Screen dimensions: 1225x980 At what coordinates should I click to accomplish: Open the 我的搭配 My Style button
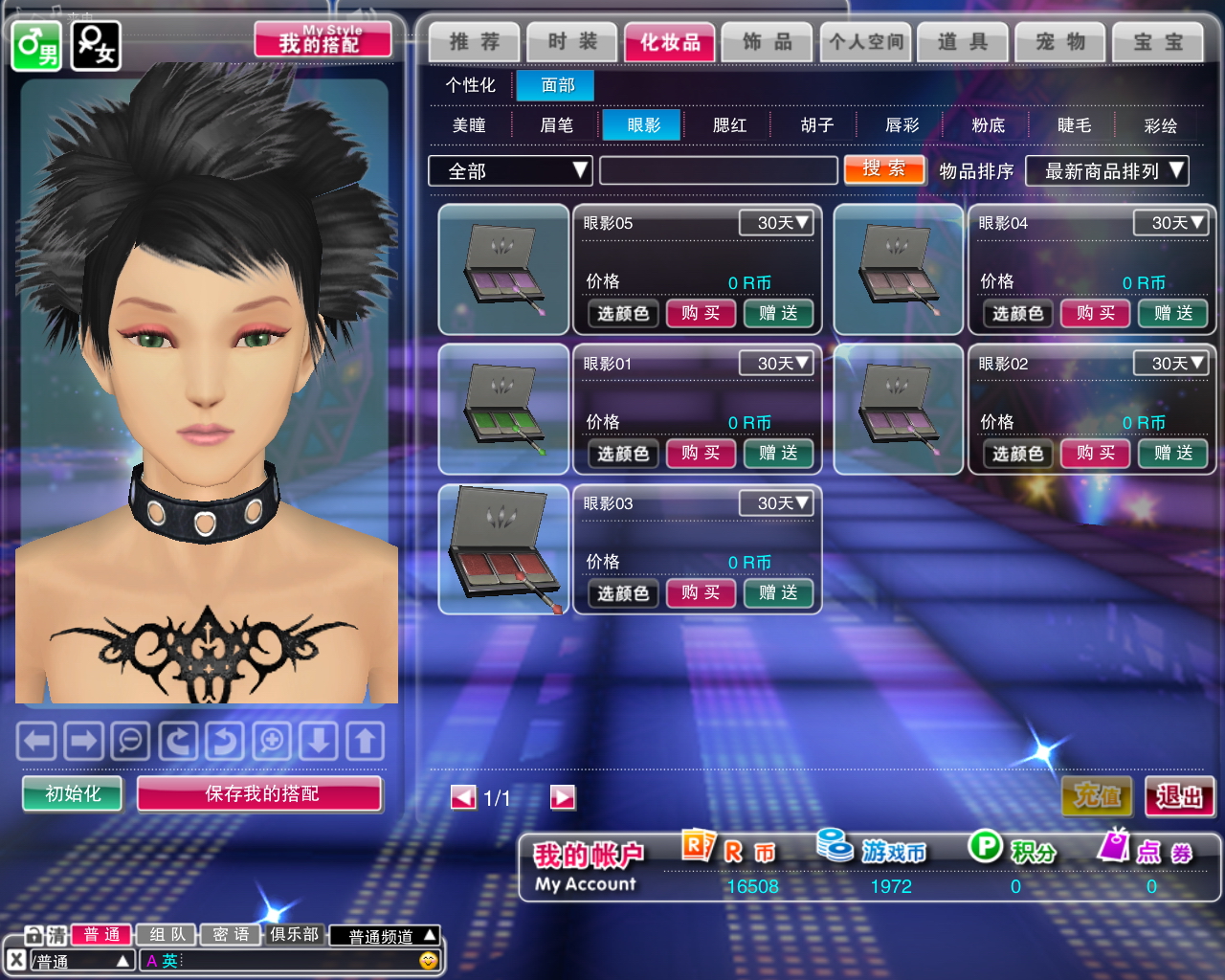[x=323, y=40]
